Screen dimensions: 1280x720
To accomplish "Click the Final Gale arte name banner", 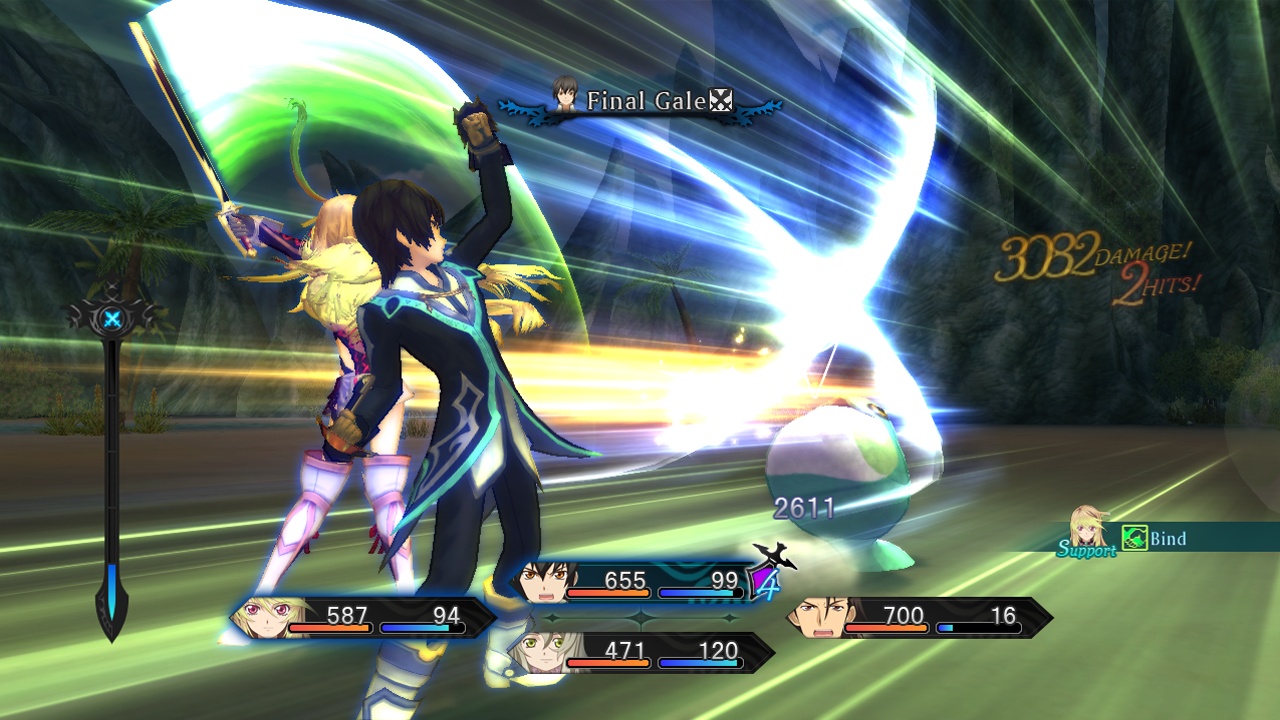I will coord(642,101).
